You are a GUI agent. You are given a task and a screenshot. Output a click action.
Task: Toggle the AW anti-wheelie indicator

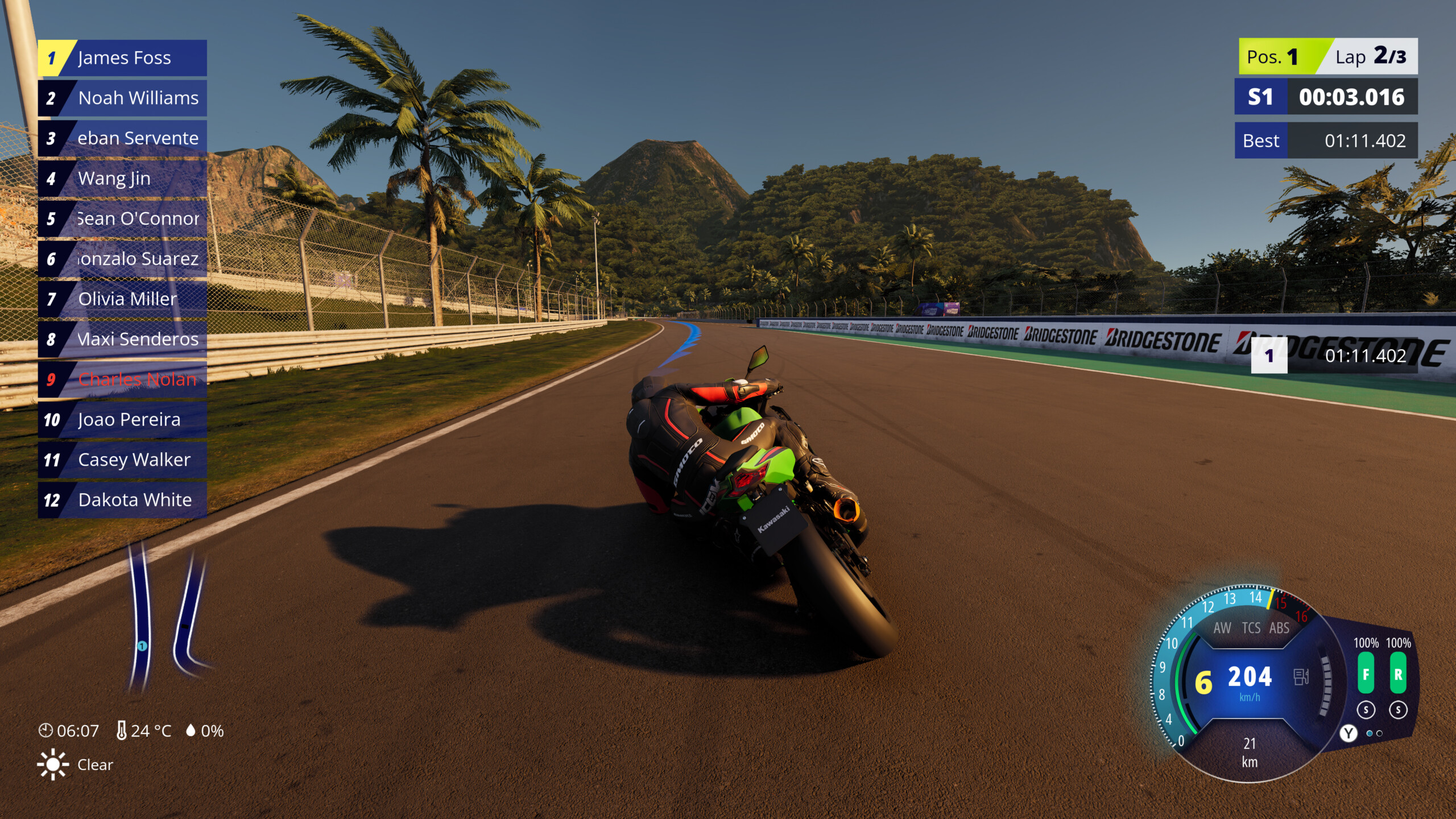pos(1222,628)
